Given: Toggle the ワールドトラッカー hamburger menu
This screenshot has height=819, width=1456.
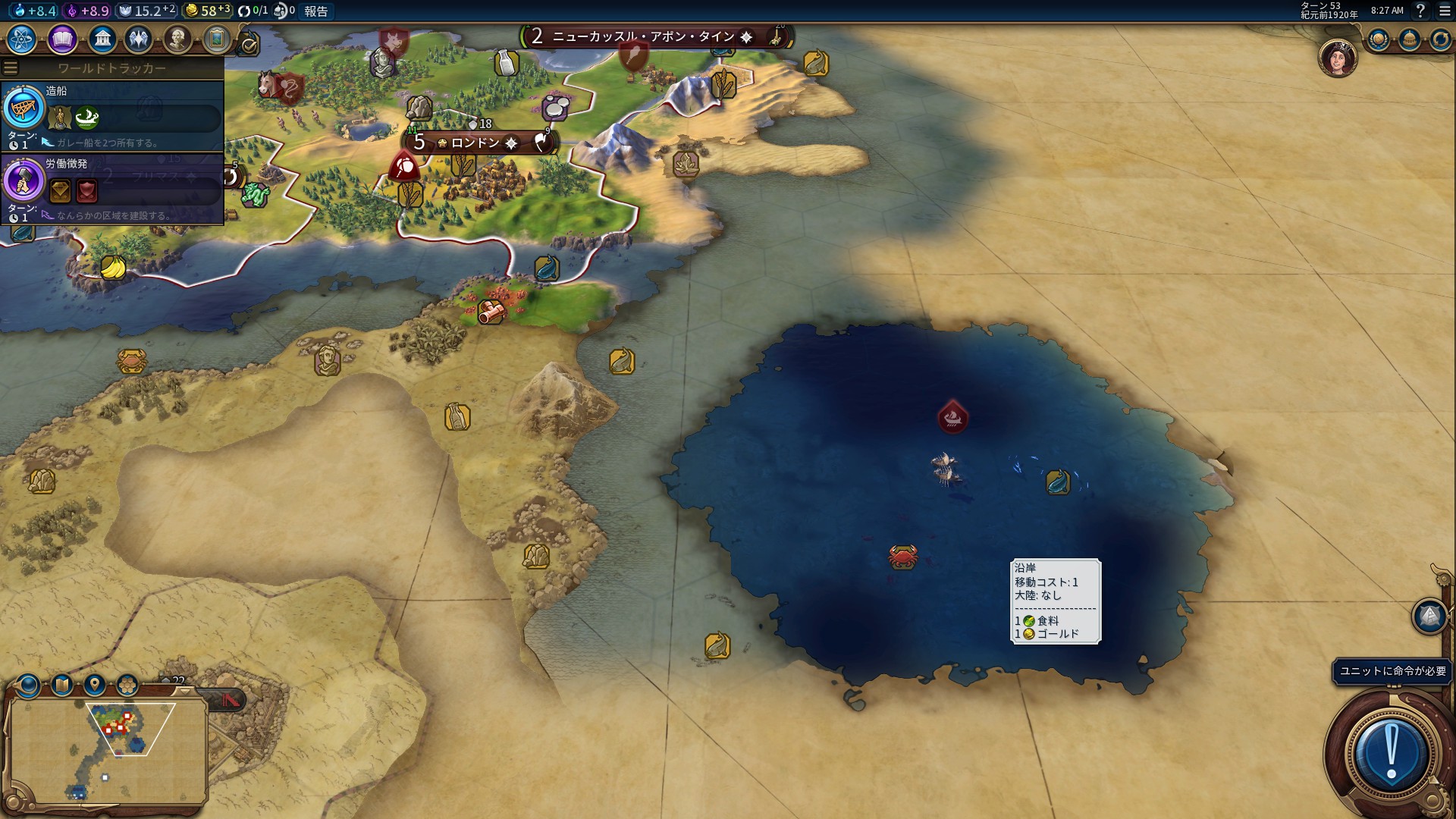Looking at the screenshot, I should point(11,68).
